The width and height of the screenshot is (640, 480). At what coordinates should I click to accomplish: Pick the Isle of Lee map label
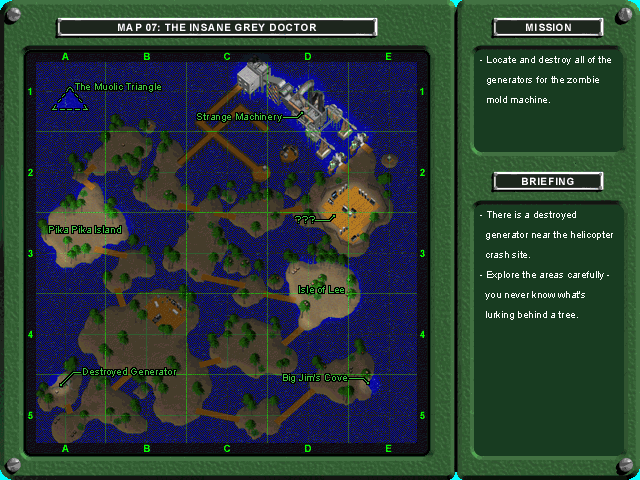point(321,289)
